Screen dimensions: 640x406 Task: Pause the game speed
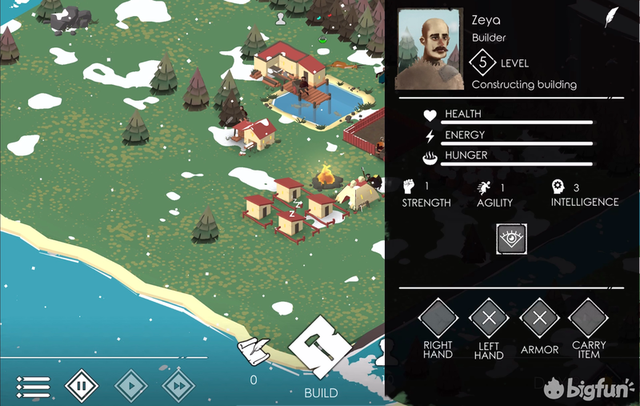82,385
